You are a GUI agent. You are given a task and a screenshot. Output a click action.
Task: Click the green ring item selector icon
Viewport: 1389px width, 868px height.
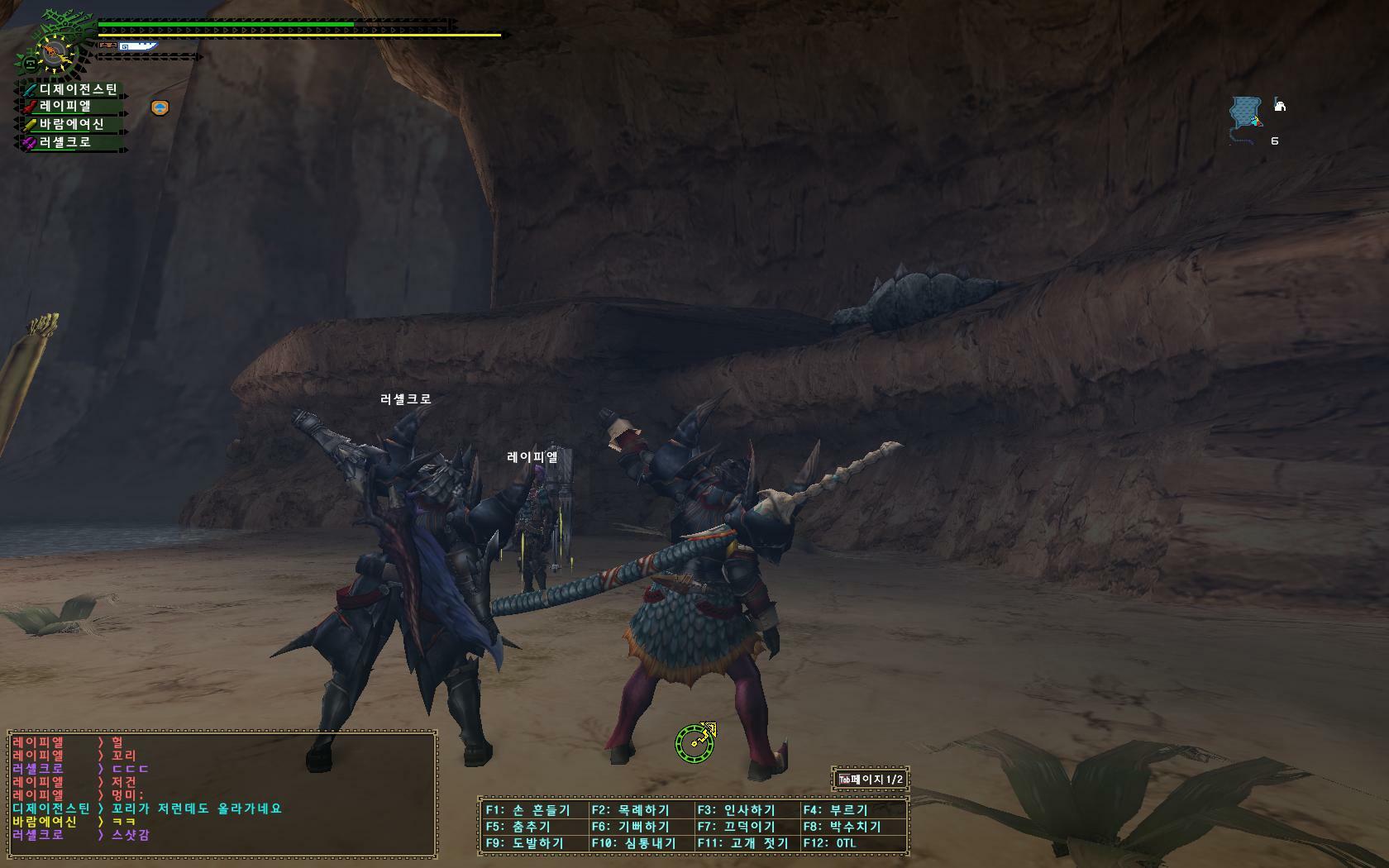[x=694, y=742]
